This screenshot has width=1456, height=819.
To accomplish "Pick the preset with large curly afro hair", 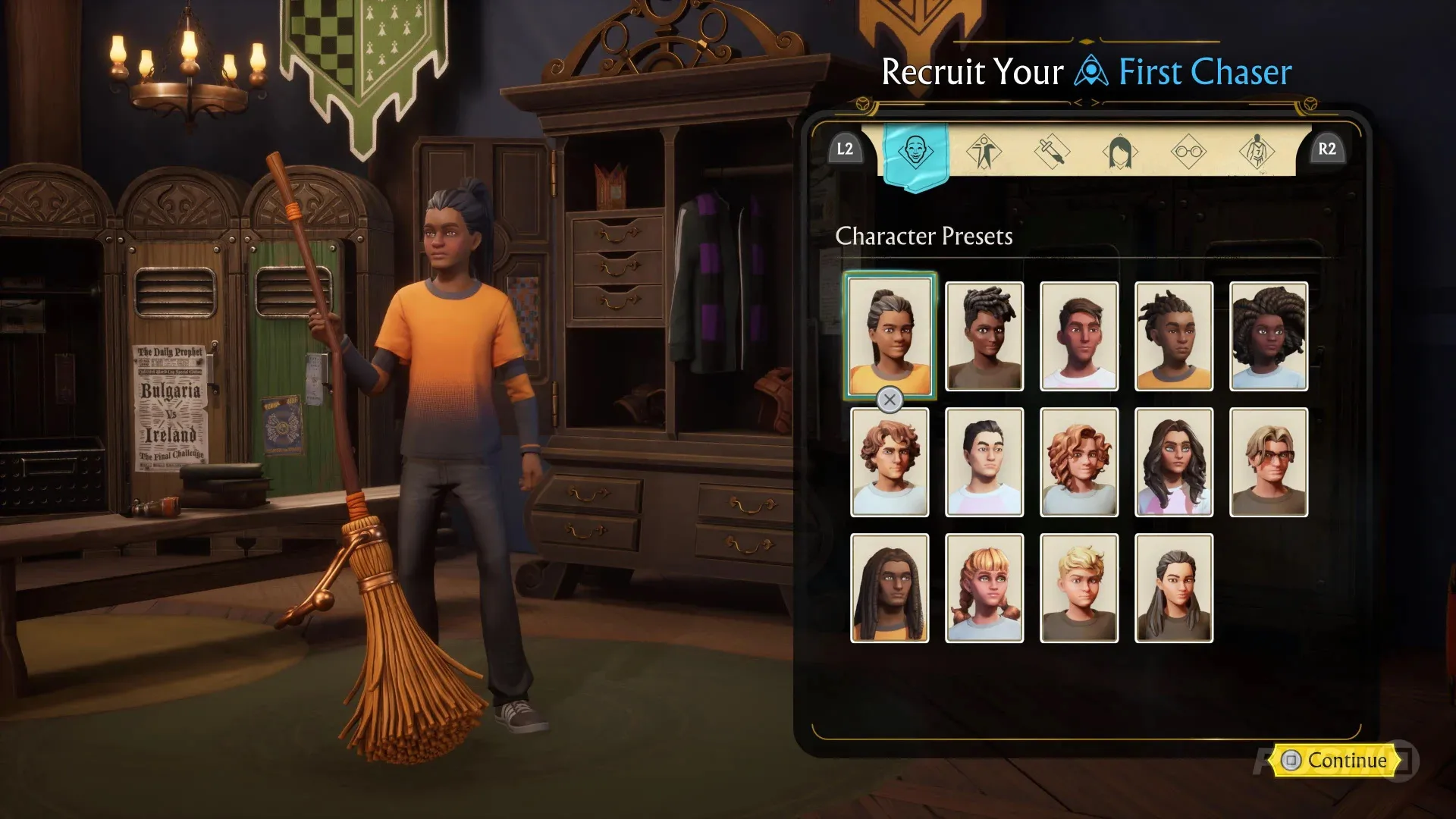I will [x=1269, y=337].
